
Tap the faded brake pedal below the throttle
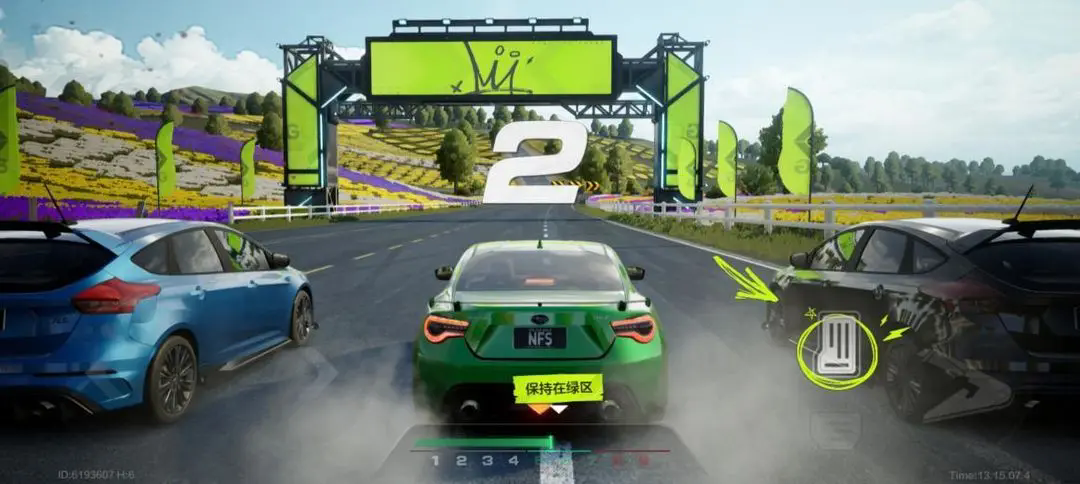[835, 427]
